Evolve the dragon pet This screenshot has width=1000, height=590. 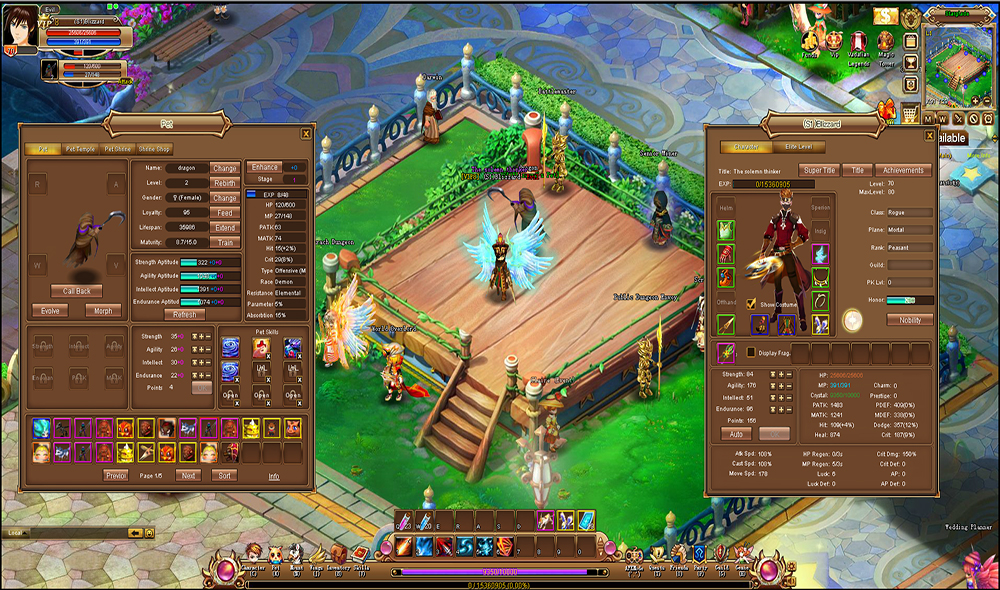tap(48, 310)
